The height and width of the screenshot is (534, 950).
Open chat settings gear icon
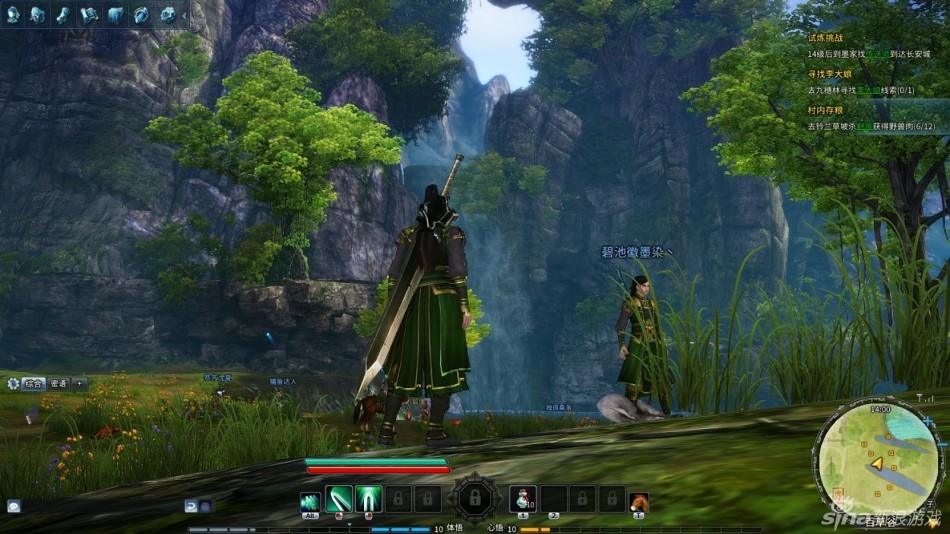(x=13, y=383)
